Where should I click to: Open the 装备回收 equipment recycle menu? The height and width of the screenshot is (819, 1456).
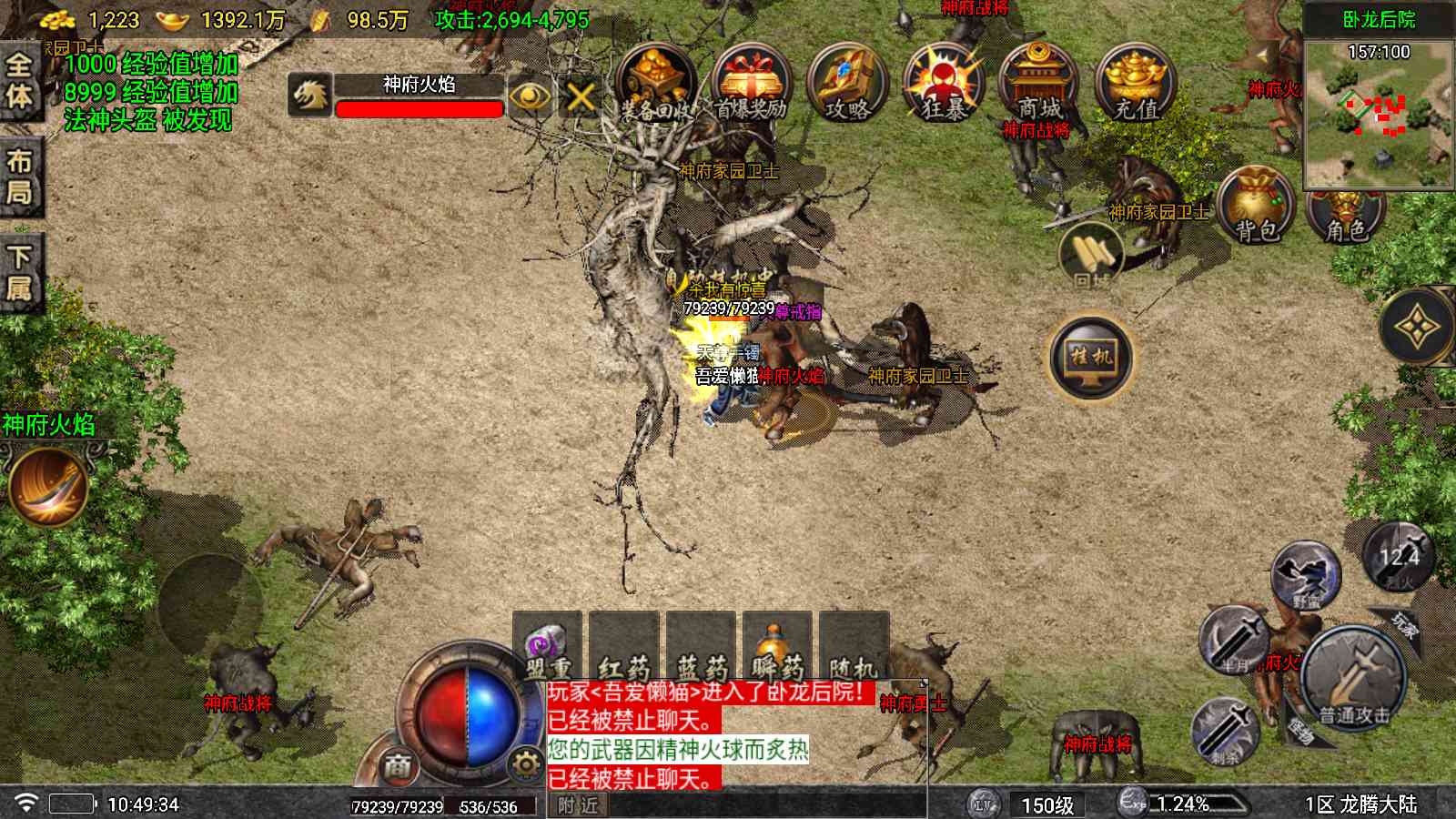tap(656, 84)
